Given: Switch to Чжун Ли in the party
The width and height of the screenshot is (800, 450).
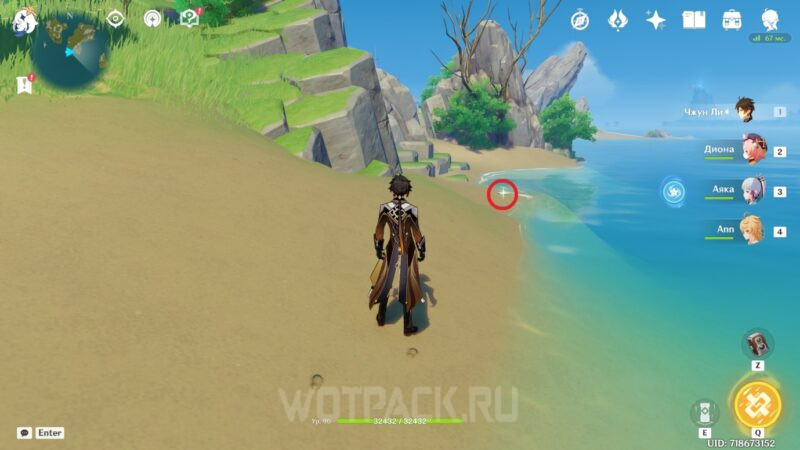Looking at the screenshot, I should [x=746, y=111].
